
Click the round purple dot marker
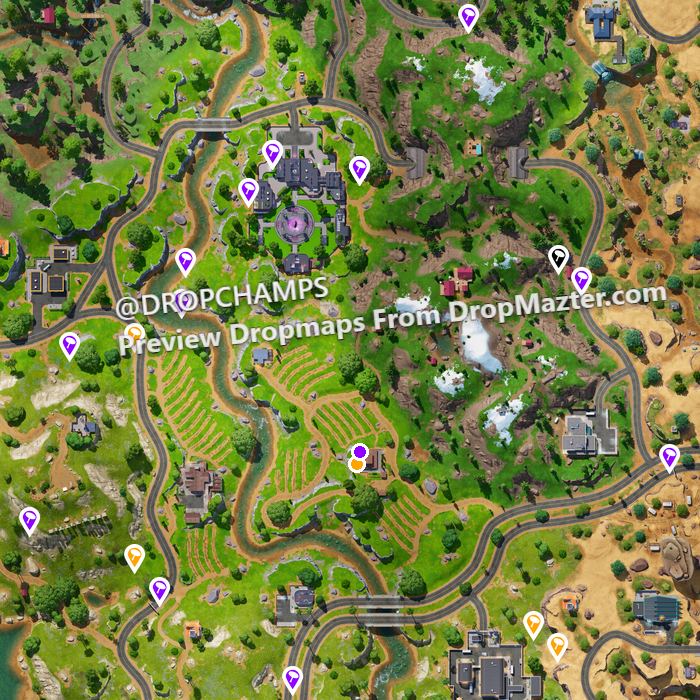(x=359, y=452)
